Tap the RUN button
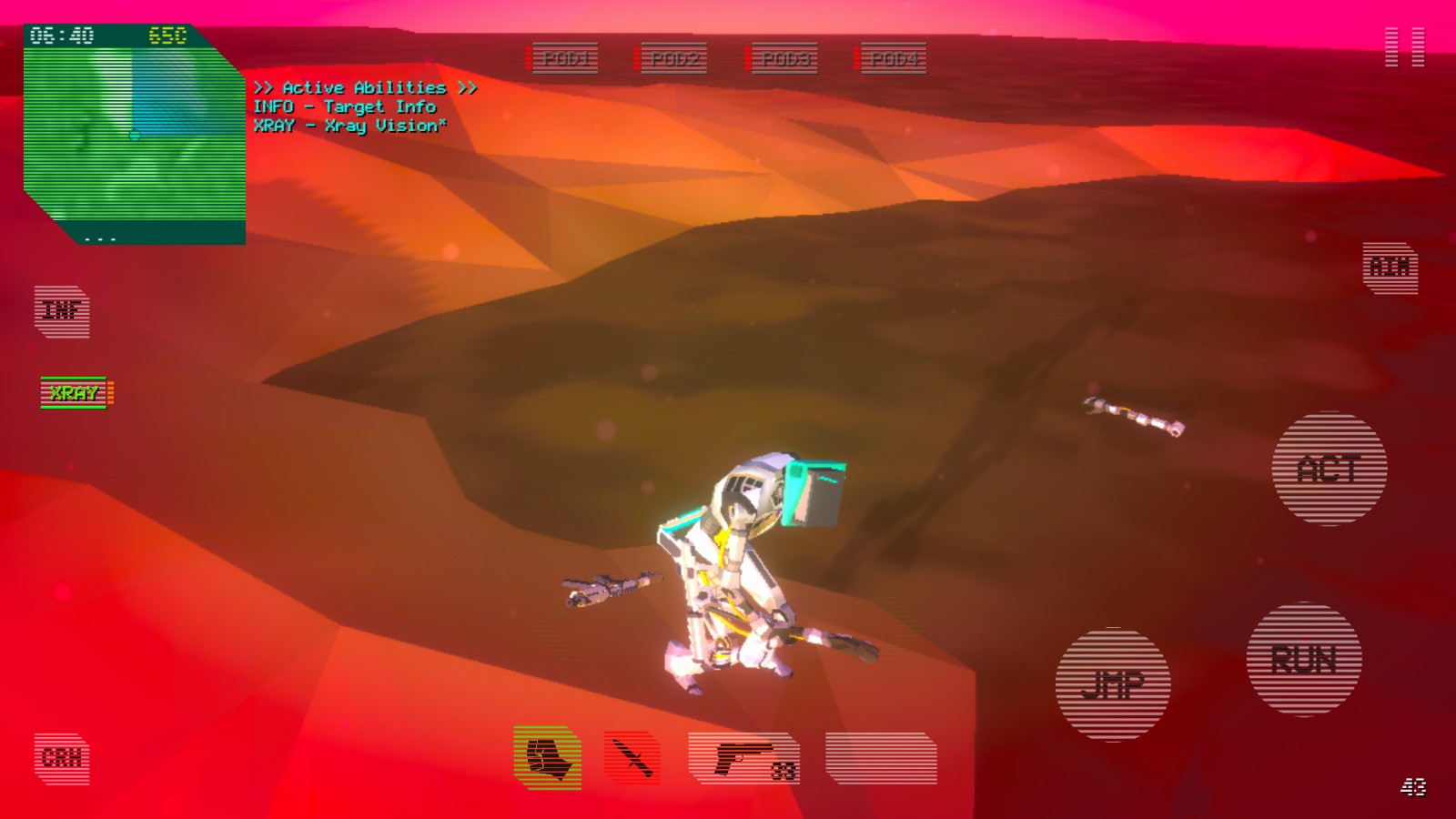The image size is (1456, 819). click(x=1303, y=660)
